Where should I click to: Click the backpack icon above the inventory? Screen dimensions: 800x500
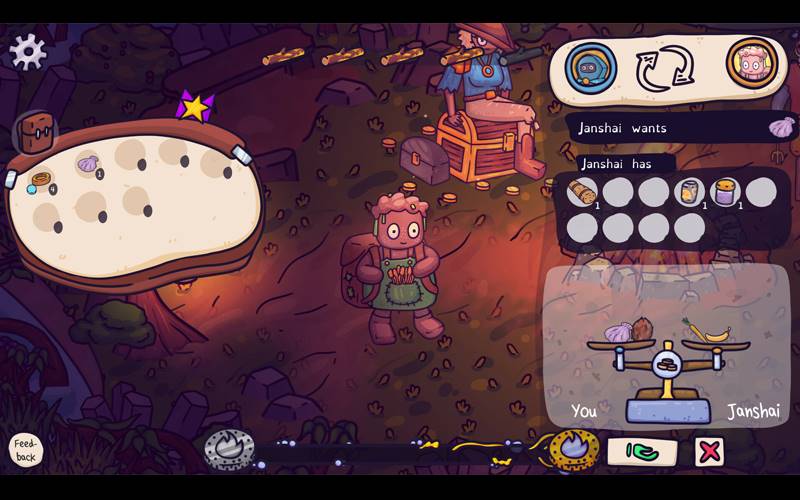coord(36,131)
